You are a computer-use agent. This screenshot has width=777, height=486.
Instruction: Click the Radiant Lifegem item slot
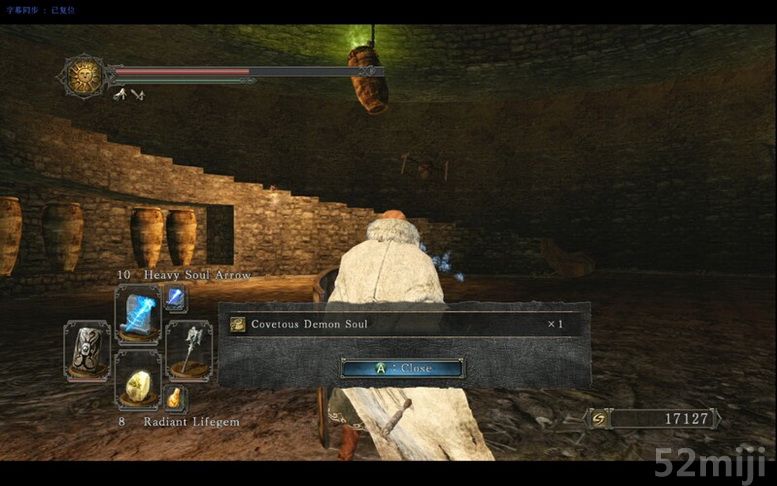tap(137, 380)
